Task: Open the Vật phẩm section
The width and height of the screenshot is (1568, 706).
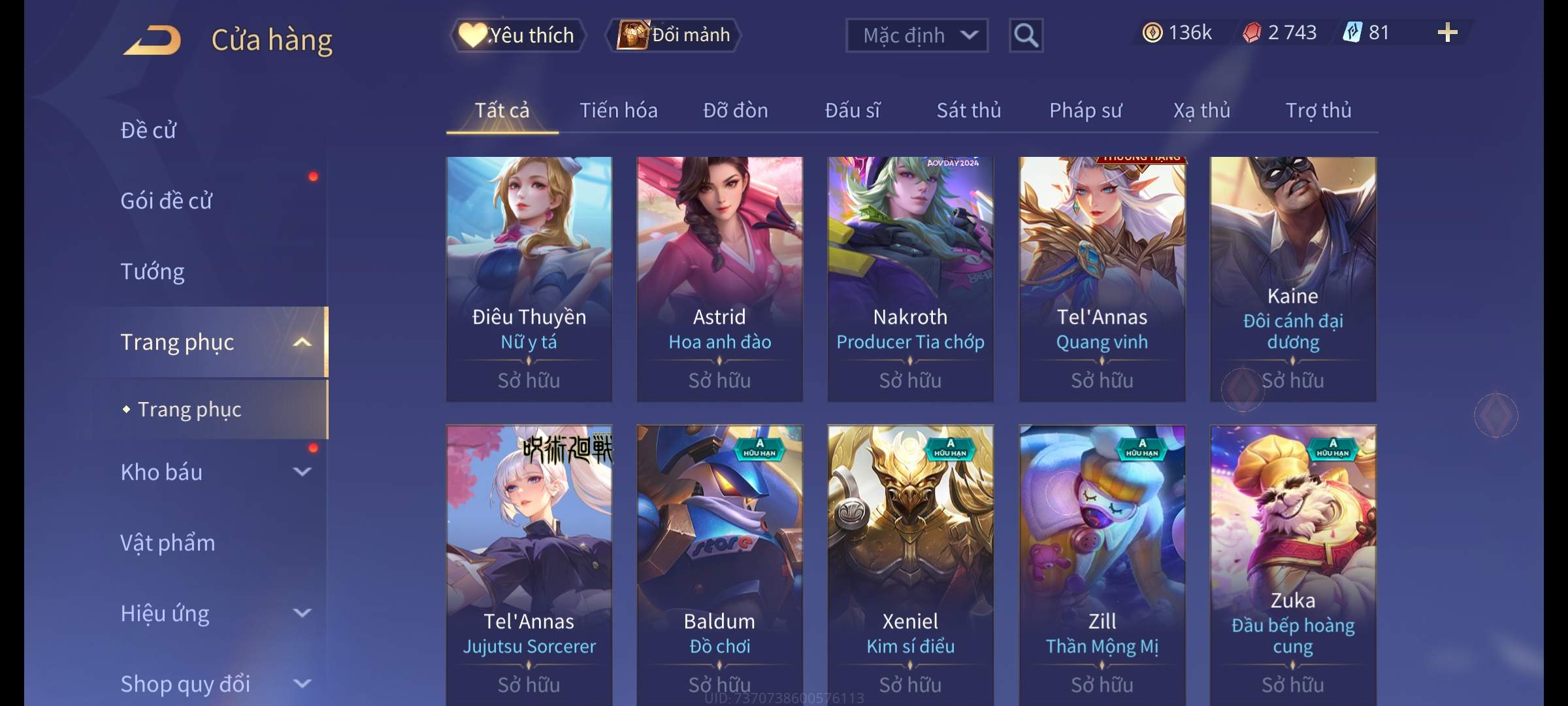Action: [168, 543]
